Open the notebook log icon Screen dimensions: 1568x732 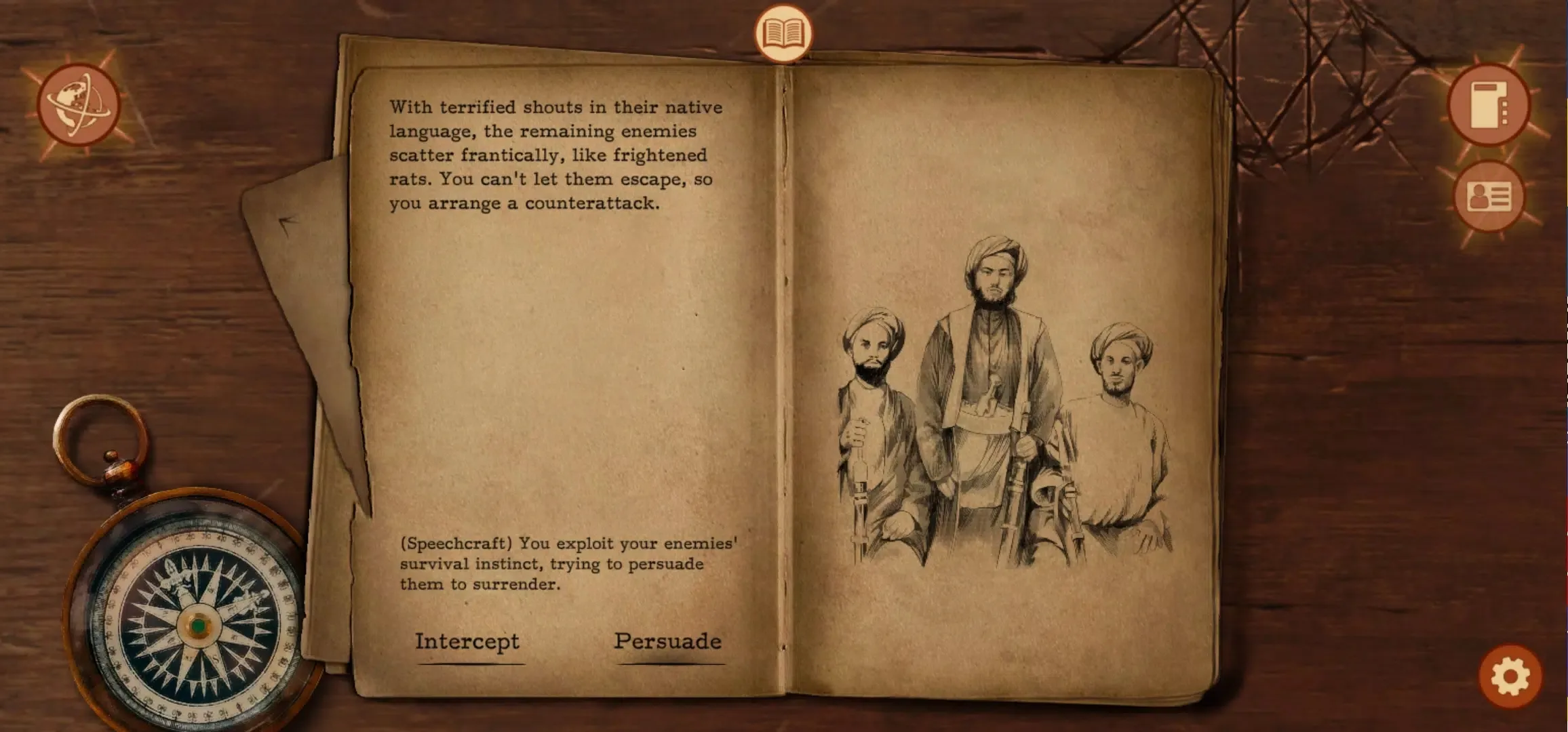(1489, 104)
